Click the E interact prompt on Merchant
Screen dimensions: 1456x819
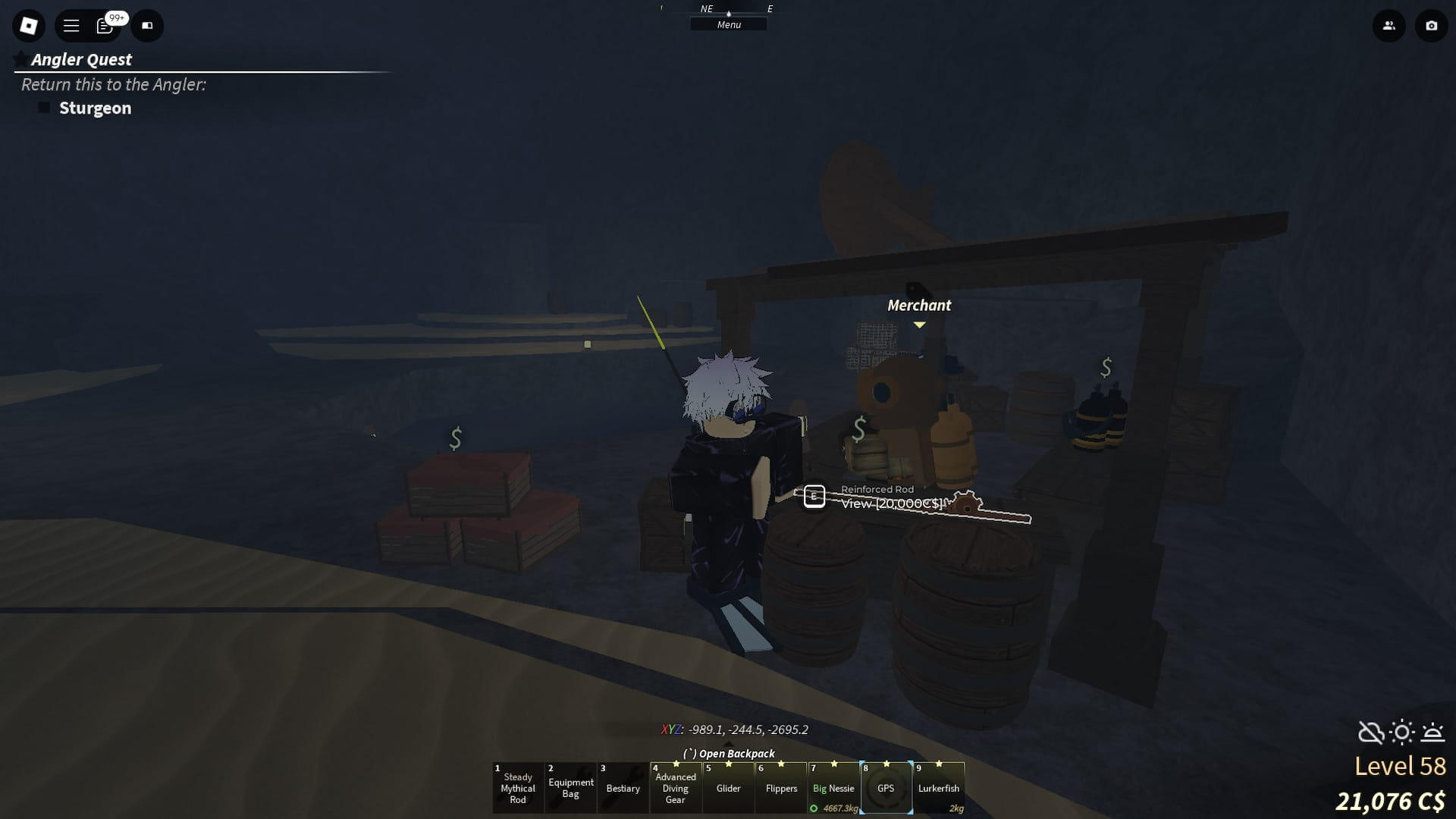pyautogui.click(x=814, y=497)
